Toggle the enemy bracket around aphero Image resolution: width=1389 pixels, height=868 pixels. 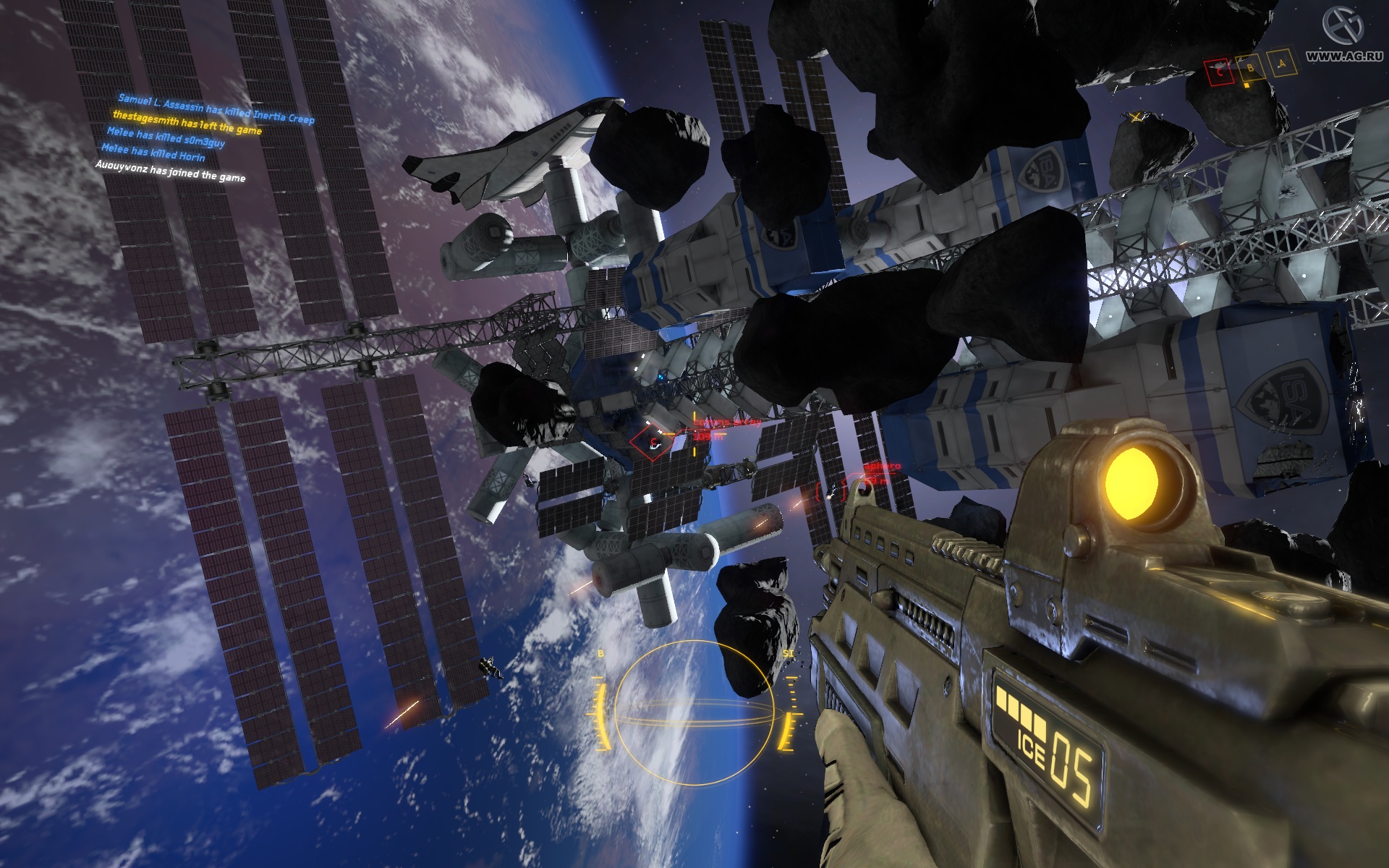[830, 492]
